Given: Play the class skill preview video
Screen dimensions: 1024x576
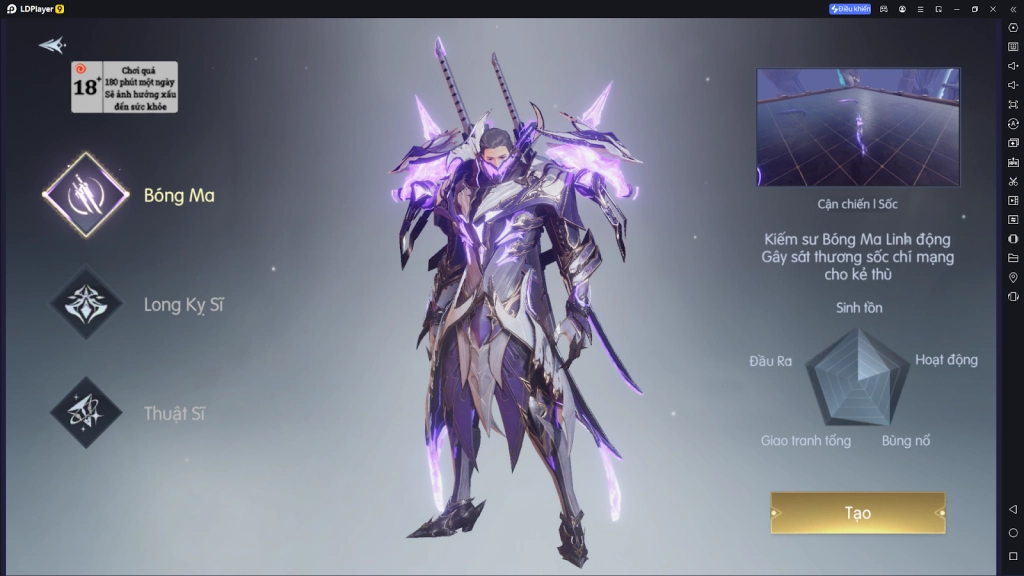Looking at the screenshot, I should (858, 127).
